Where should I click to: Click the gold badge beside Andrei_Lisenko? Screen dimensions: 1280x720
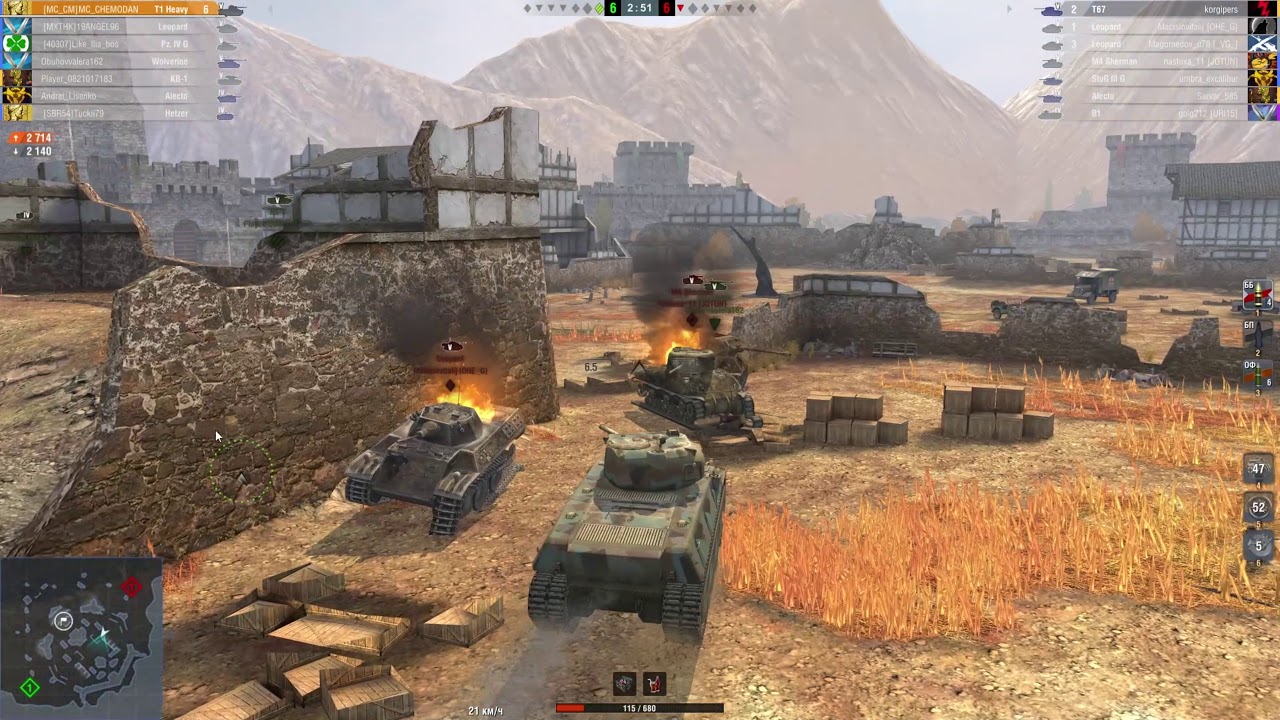coord(15,95)
